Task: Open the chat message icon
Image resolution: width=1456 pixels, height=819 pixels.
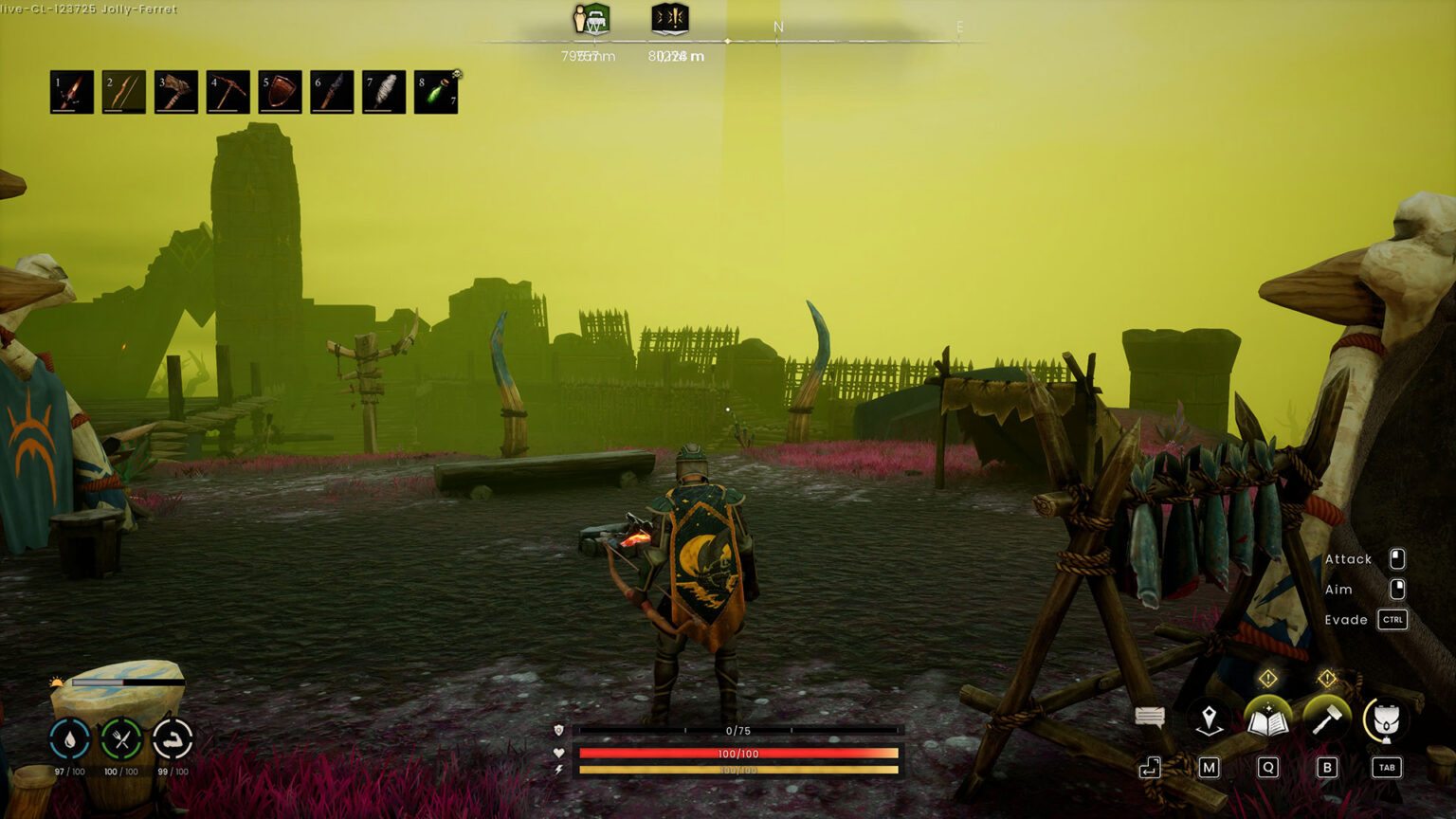Action: pyautogui.click(x=1150, y=718)
